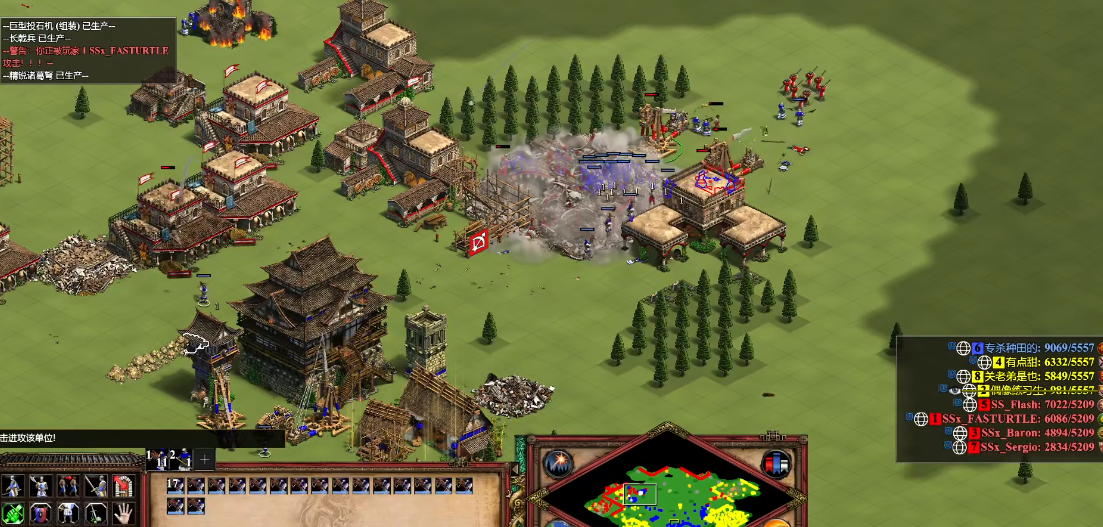Select SS_Flash row in the scoreboard
This screenshot has width=1103, height=527.
click(x=1018, y=404)
